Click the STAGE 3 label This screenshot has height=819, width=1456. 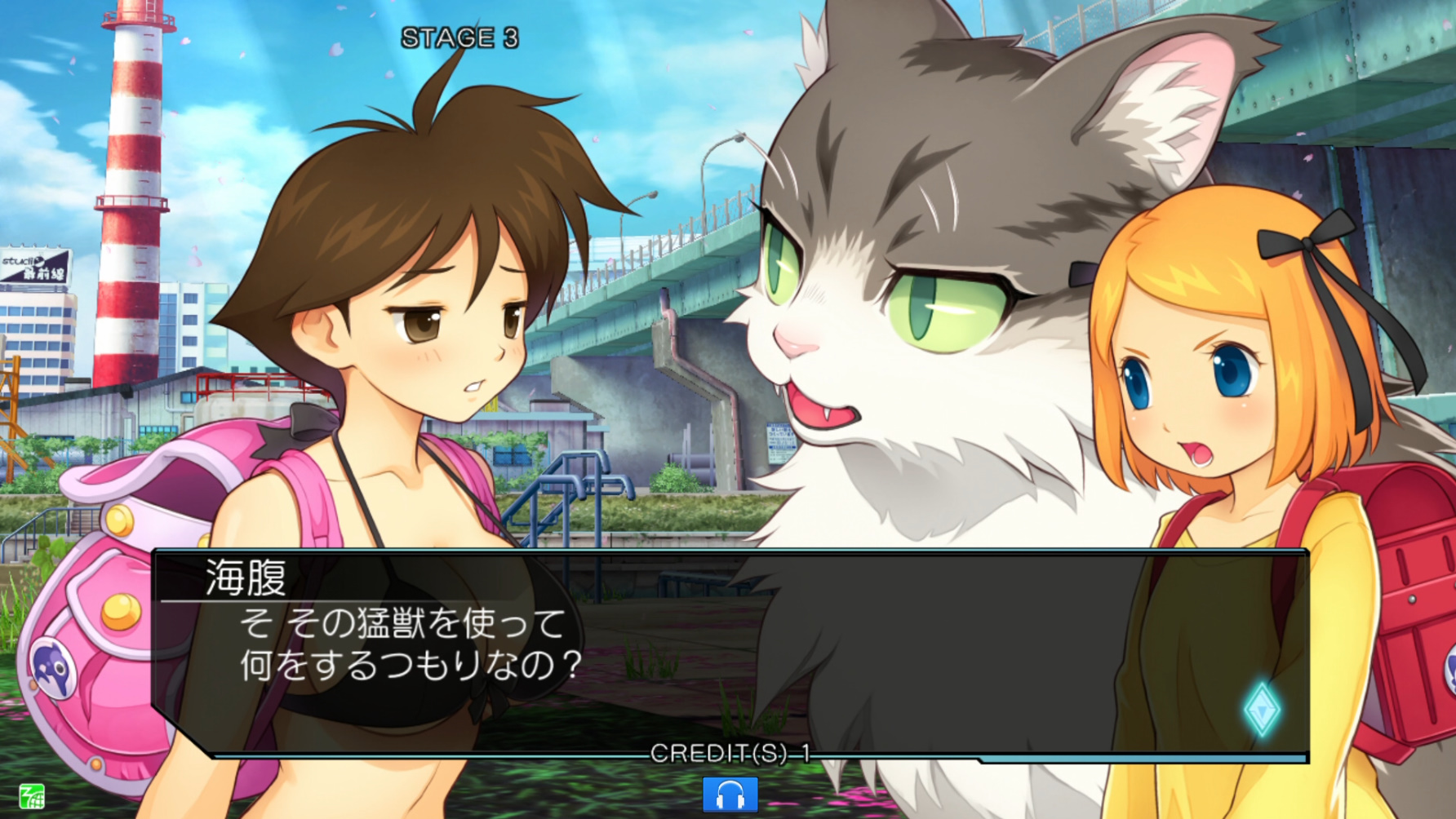click(x=459, y=37)
